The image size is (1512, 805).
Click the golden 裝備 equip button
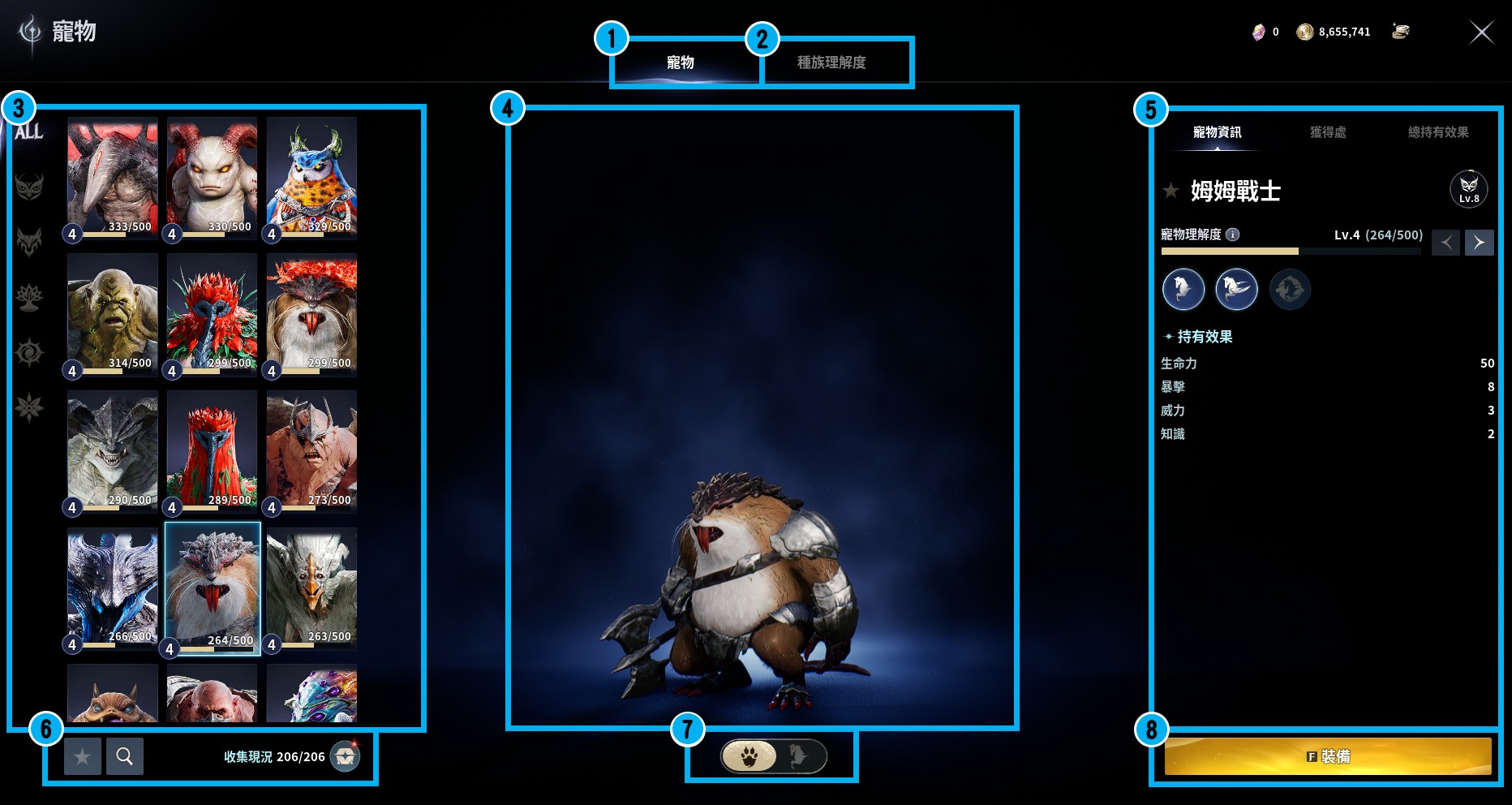pos(1328,756)
